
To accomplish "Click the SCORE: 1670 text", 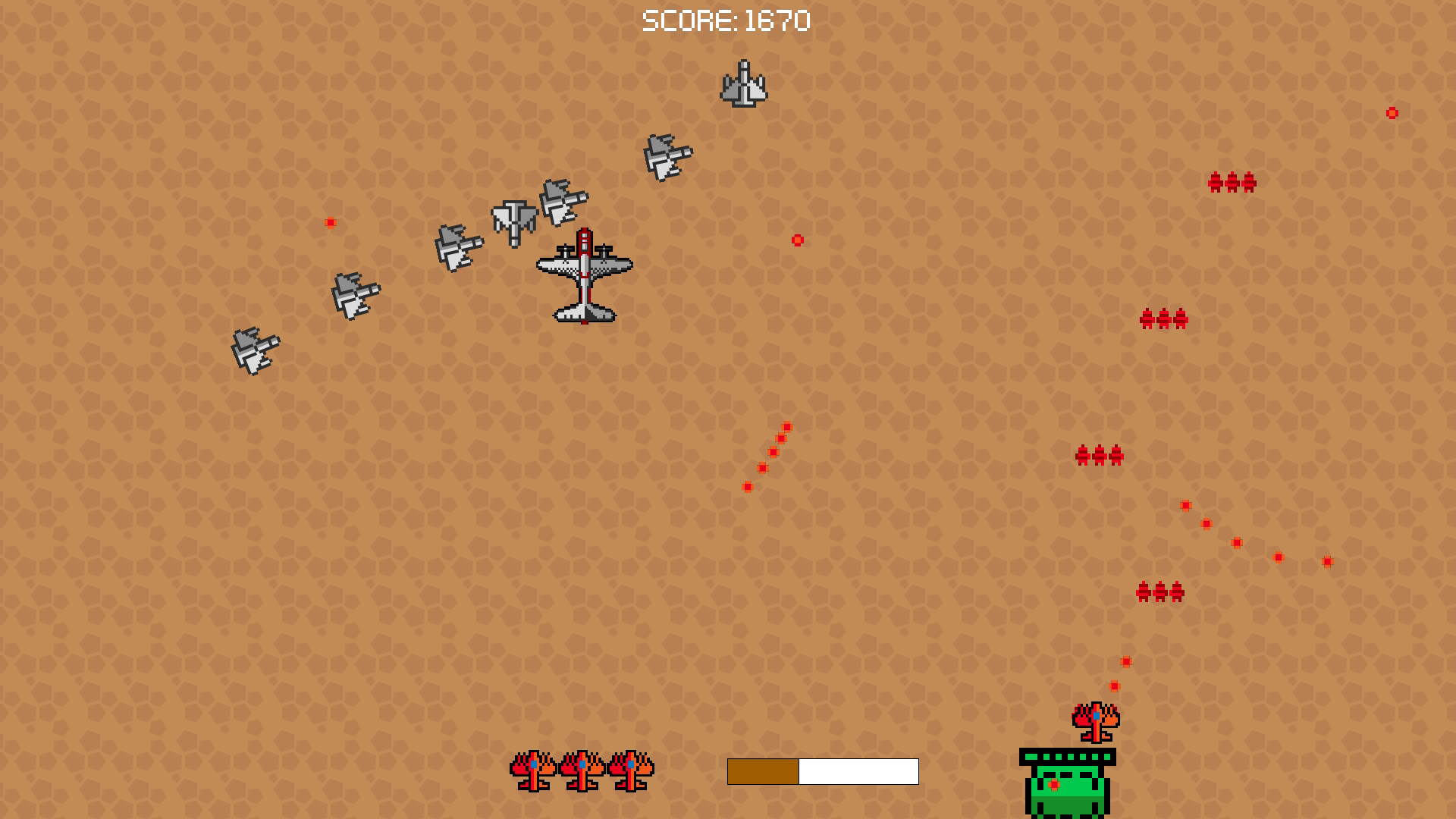I will pyautogui.click(x=726, y=20).
